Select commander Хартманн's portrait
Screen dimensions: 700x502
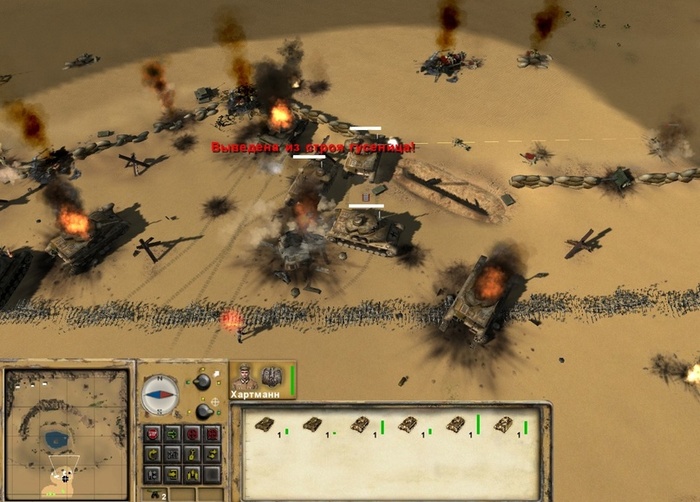pyautogui.click(x=245, y=377)
